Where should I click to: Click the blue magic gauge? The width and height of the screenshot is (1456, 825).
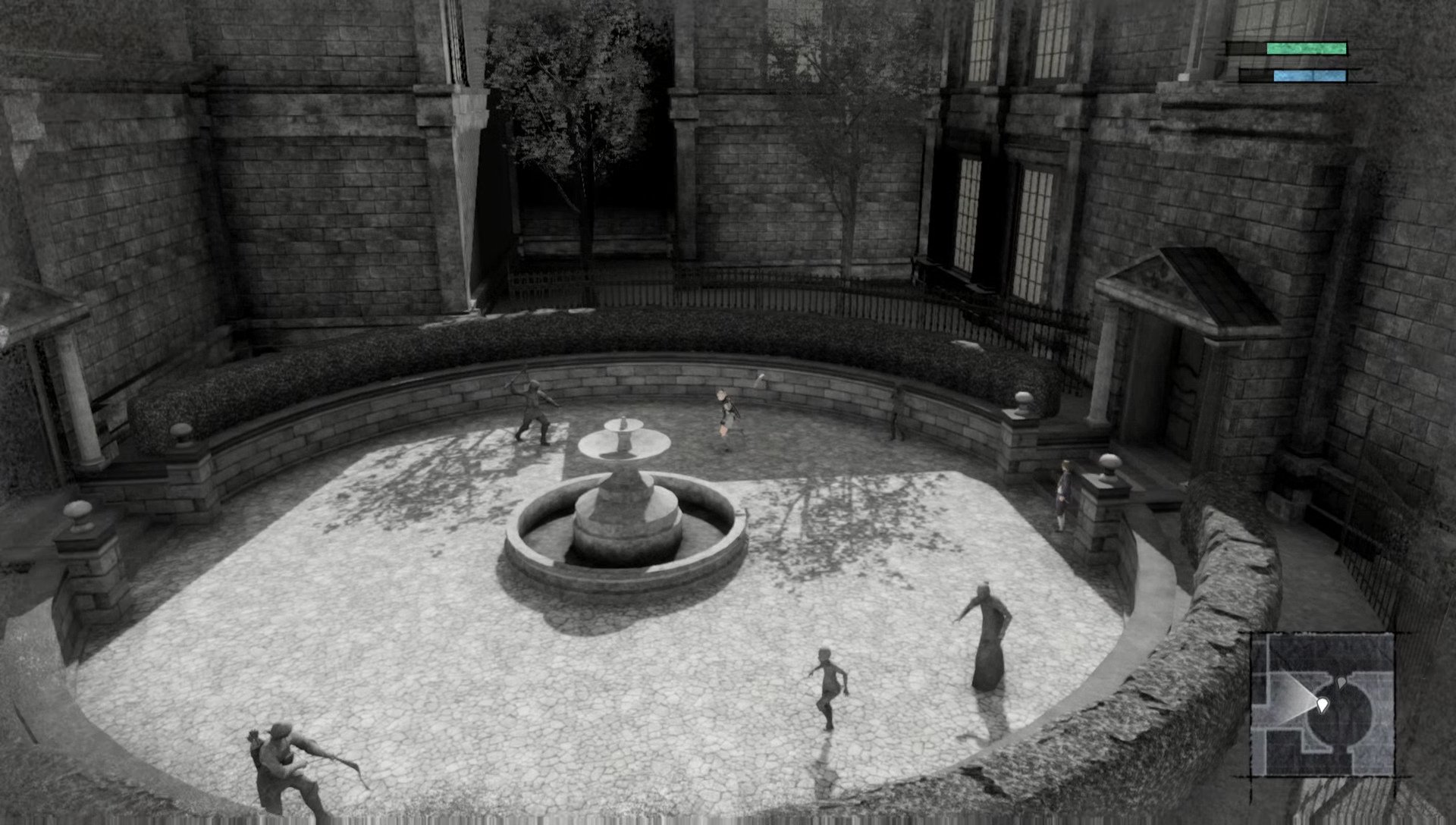(1310, 76)
